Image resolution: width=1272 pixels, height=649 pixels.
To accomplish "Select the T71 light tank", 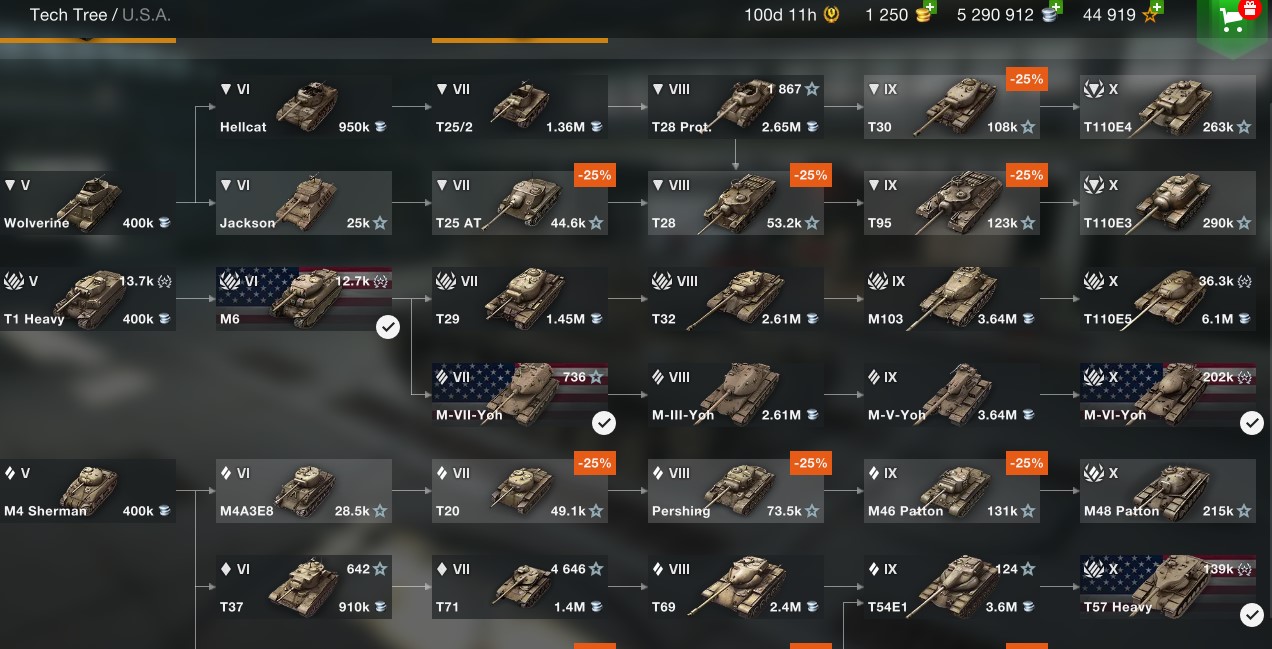I will click(x=520, y=587).
